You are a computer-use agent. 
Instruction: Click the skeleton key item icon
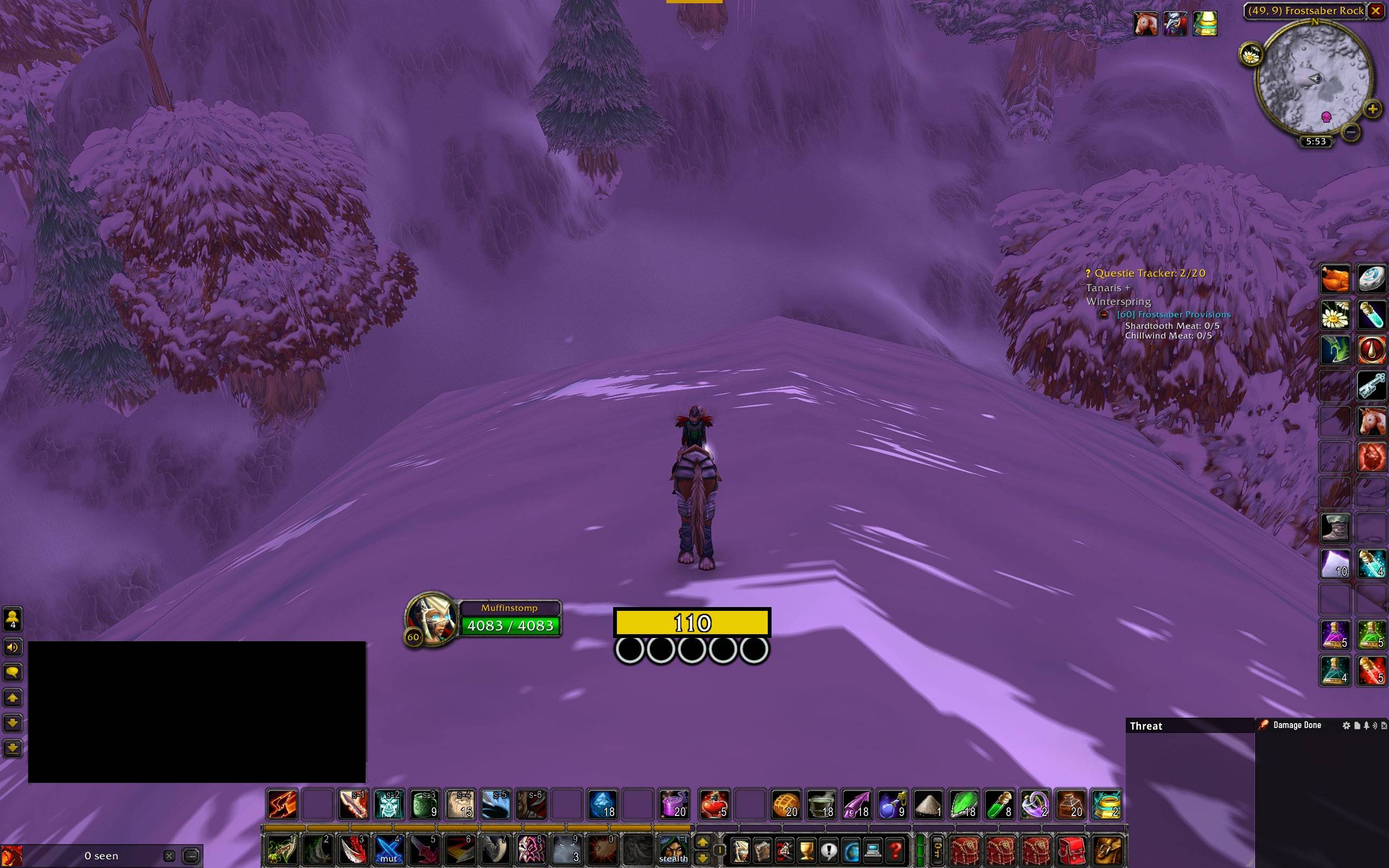tap(1372, 386)
